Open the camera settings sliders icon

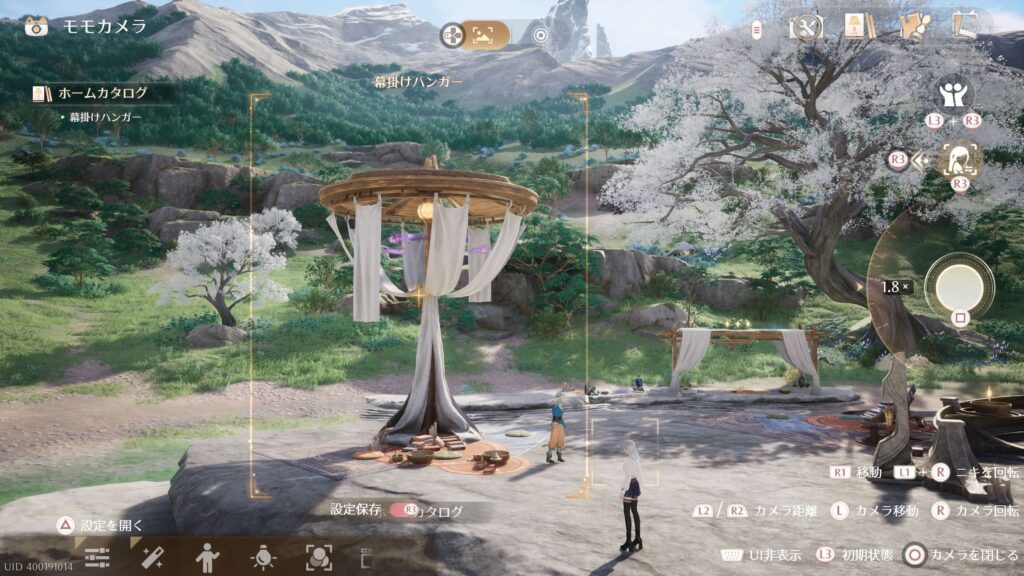[97, 558]
